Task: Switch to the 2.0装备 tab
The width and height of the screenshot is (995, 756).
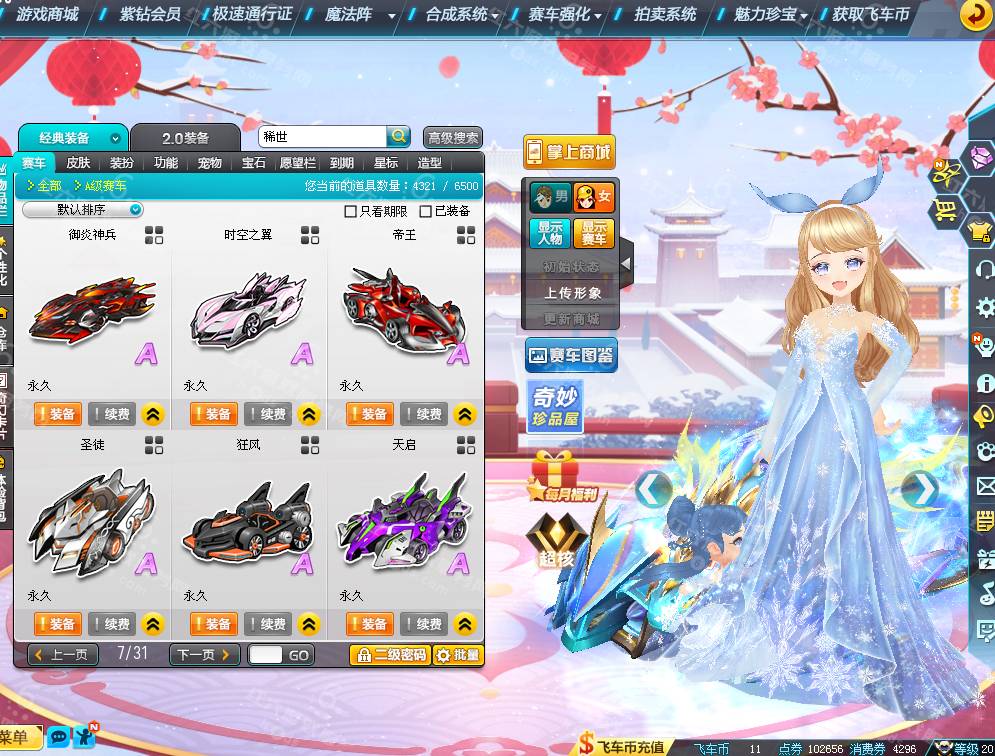Action: point(186,138)
